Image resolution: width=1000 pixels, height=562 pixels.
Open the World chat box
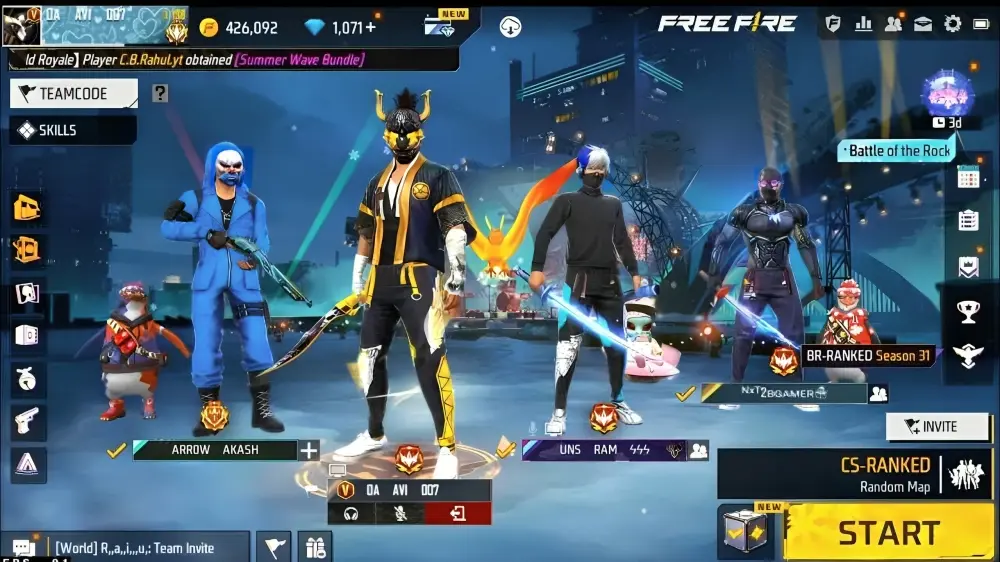coord(125,548)
